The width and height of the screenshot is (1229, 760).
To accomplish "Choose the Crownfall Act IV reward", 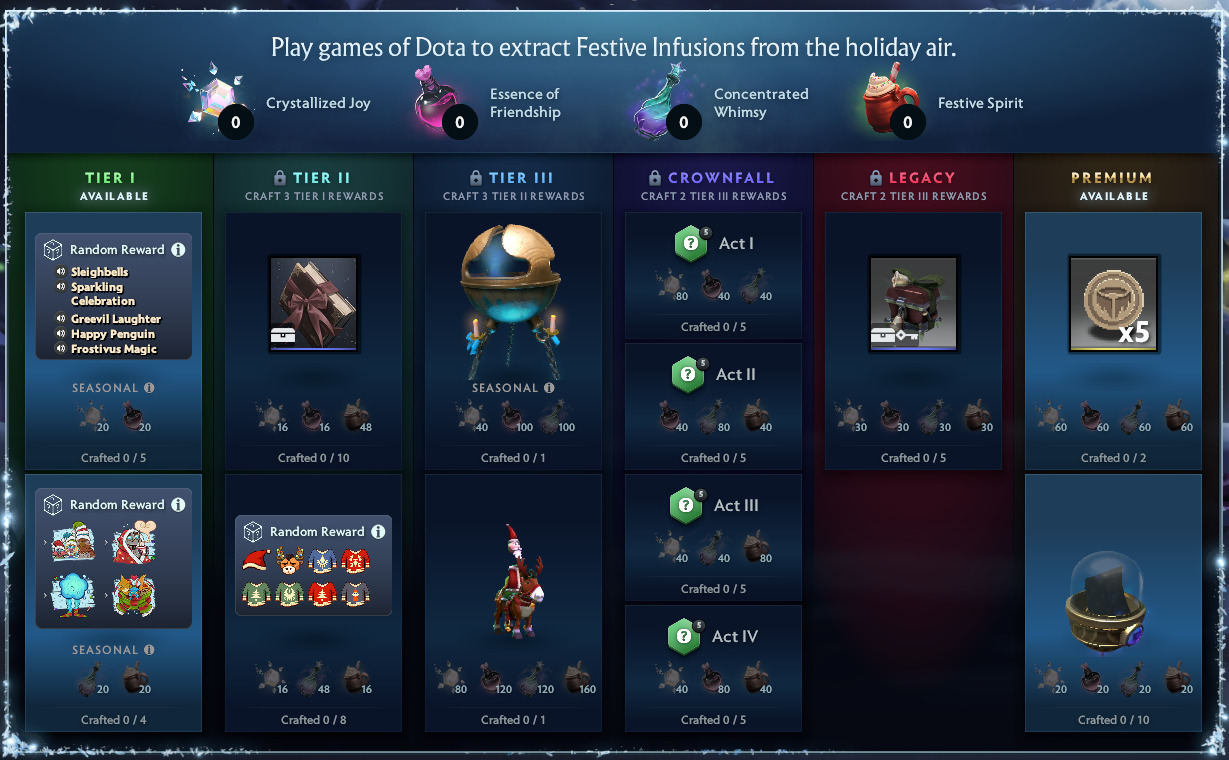I will point(713,637).
